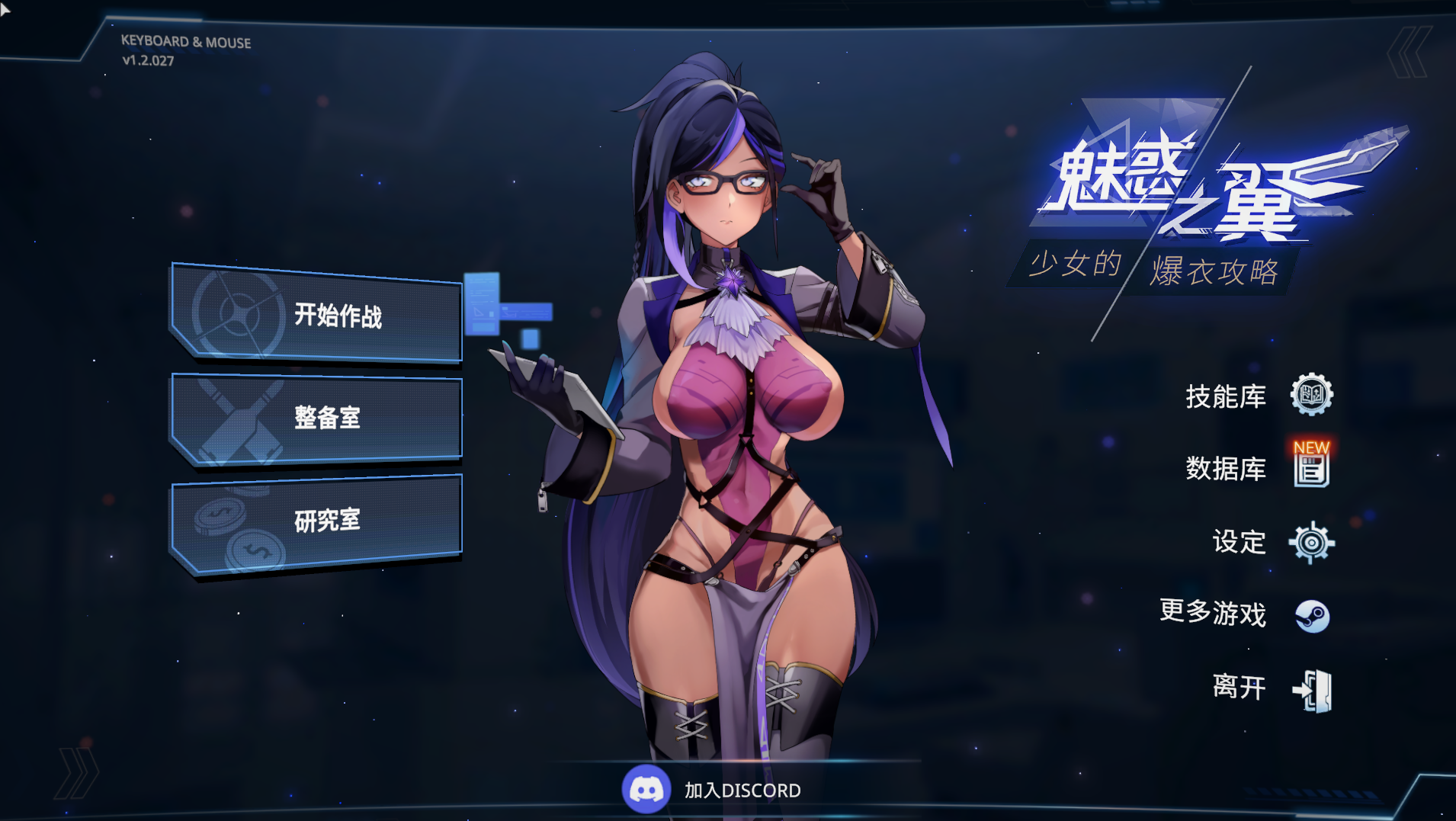Enter the 研究室 research lab
Screen dimensions: 1456x821
tap(316, 521)
